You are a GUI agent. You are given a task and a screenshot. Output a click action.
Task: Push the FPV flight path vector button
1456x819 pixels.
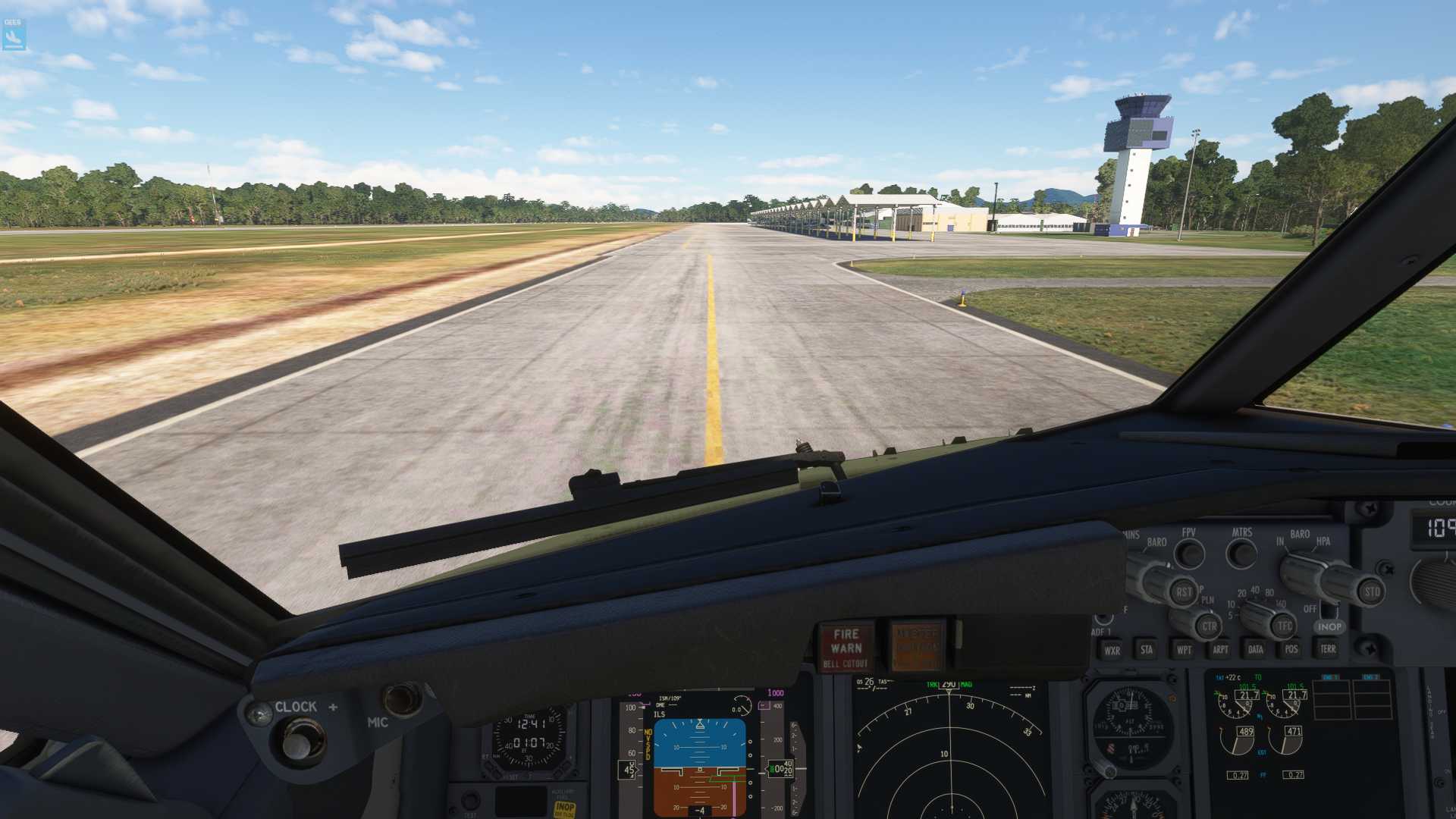[x=1189, y=554]
